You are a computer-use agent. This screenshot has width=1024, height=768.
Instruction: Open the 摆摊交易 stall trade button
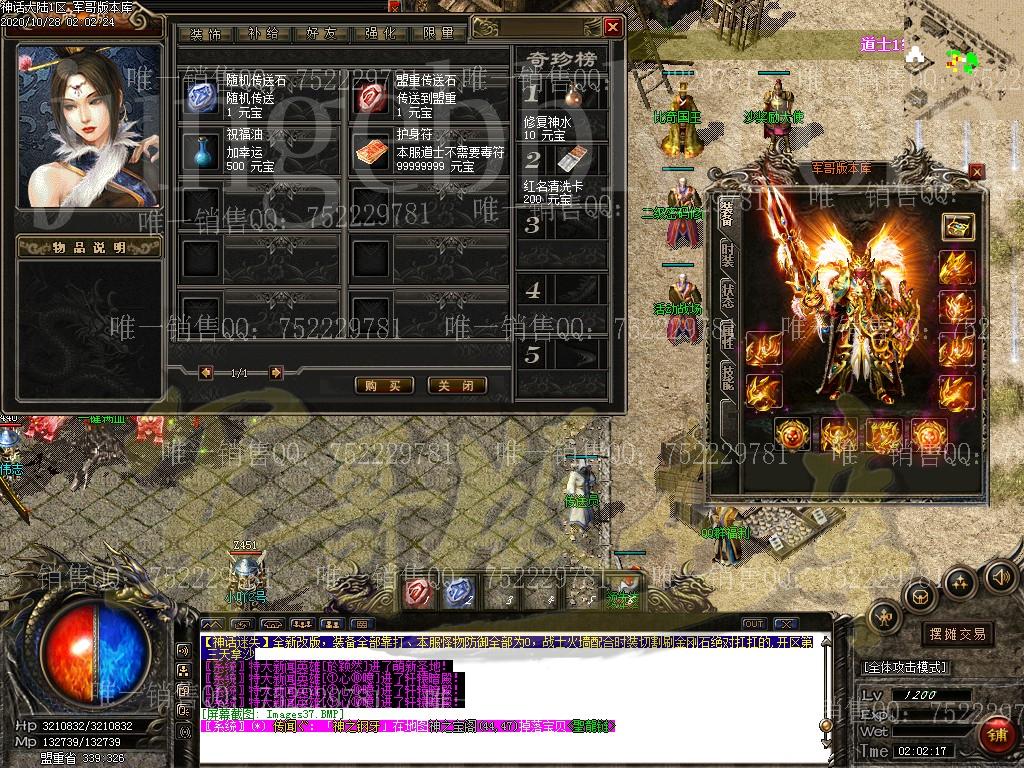tap(957, 634)
